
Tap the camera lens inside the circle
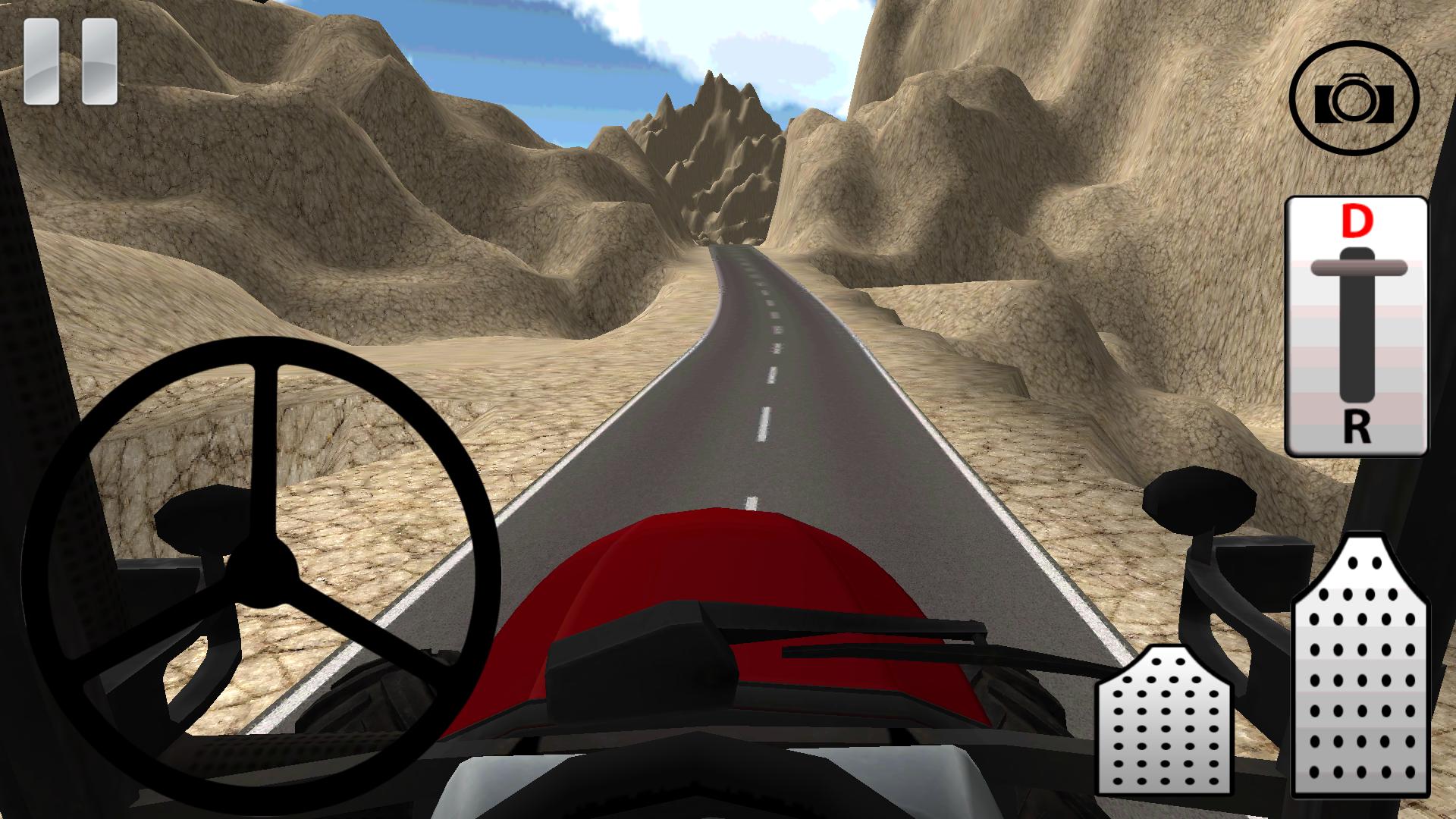coord(1354,102)
